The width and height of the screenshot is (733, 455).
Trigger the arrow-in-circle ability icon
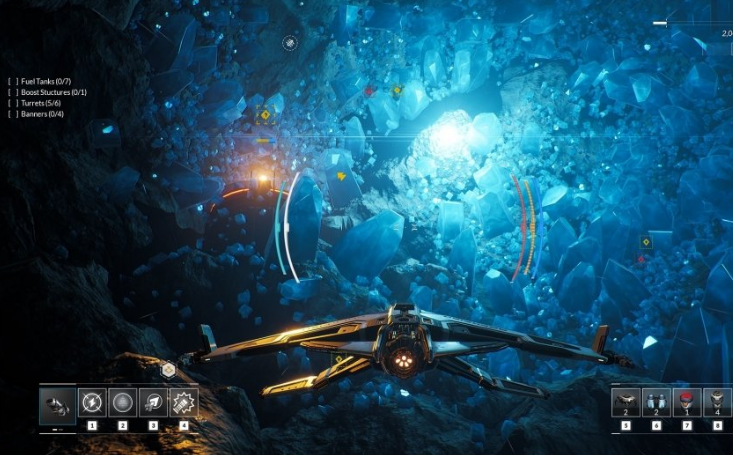[x=153, y=403]
